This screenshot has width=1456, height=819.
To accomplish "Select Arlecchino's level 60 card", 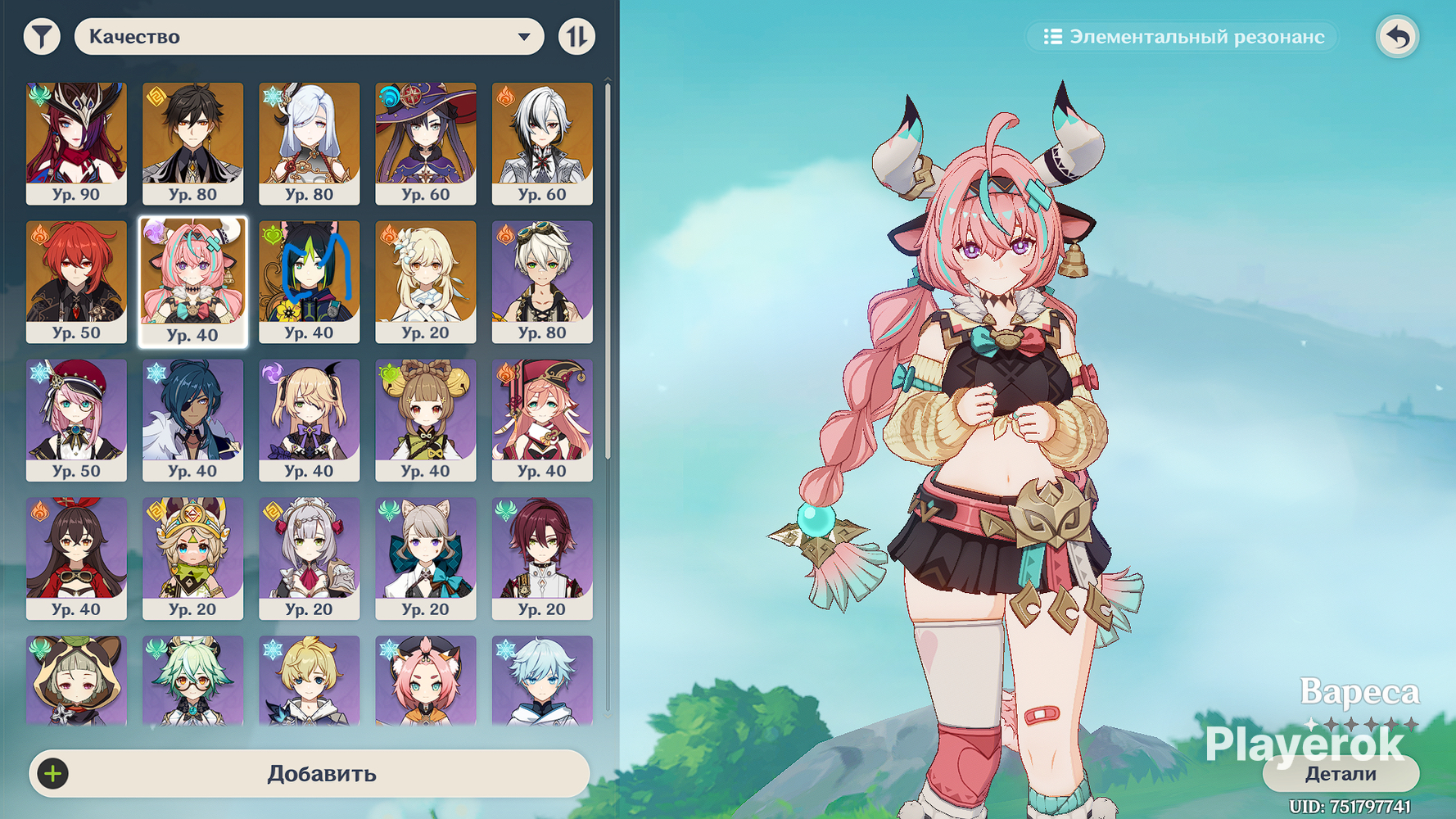I will pos(541,143).
